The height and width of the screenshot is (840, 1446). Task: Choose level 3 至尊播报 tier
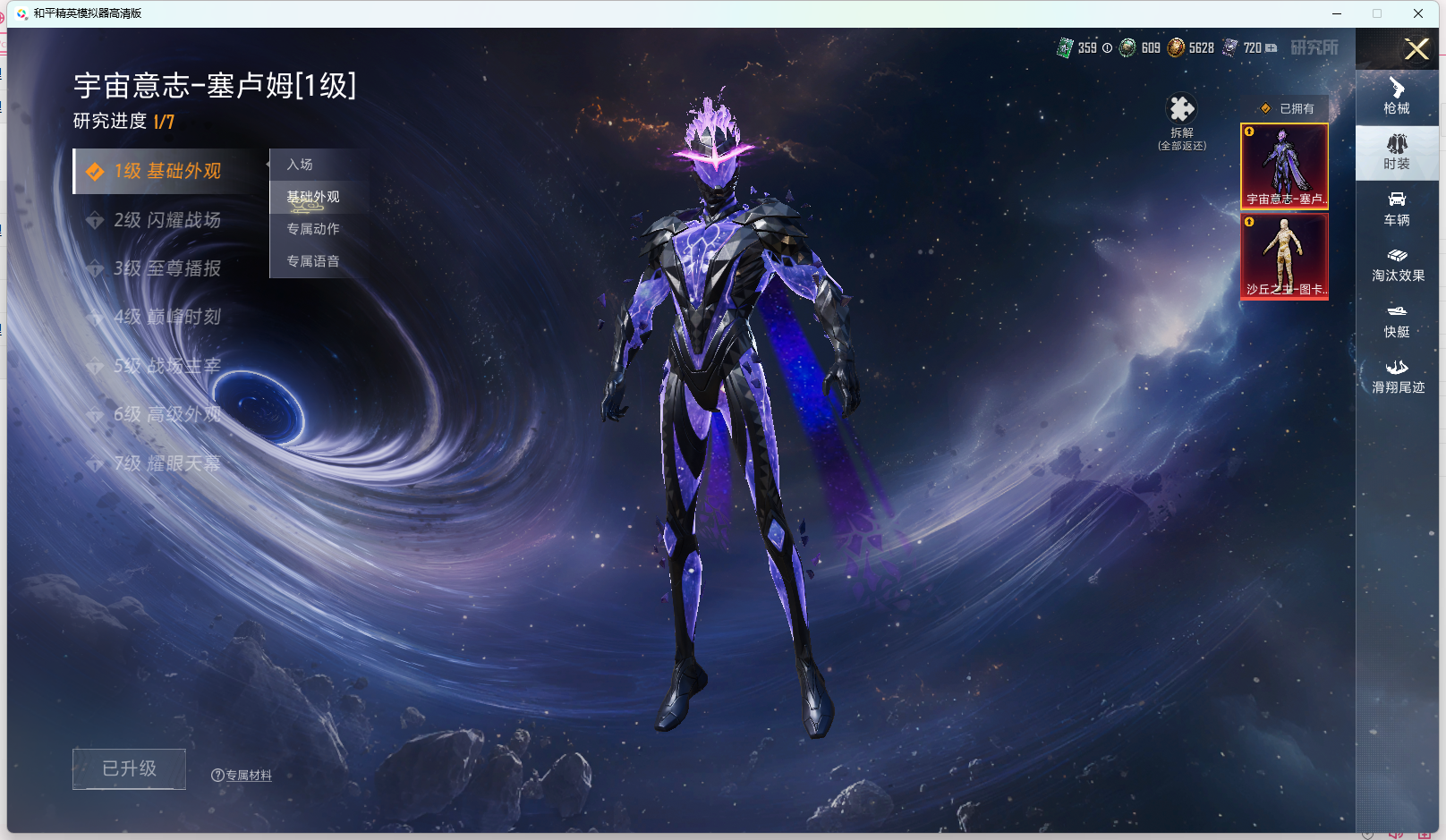click(x=167, y=268)
